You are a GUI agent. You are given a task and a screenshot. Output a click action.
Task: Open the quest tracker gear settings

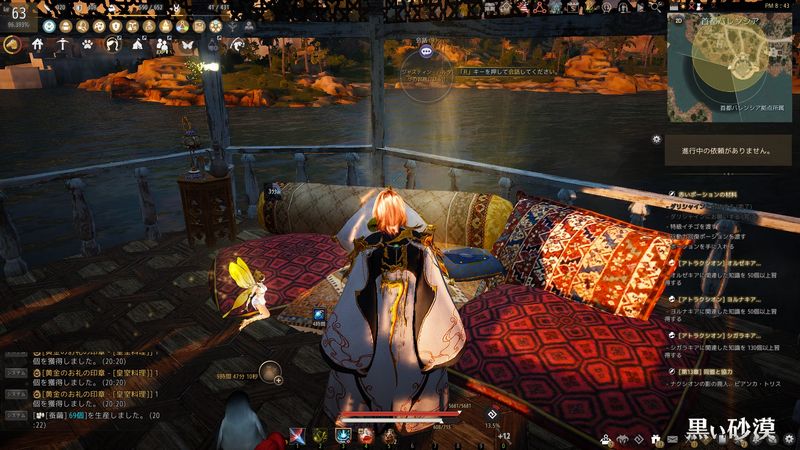coord(656,138)
